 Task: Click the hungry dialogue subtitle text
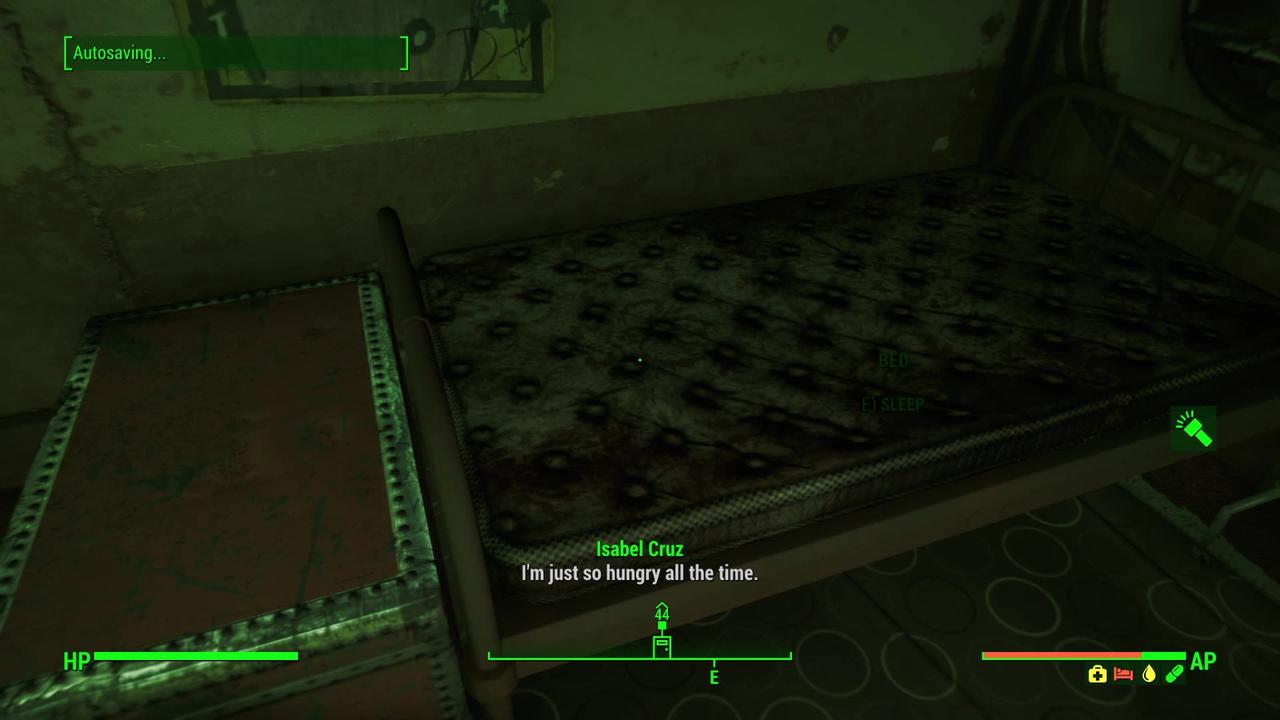tap(639, 573)
